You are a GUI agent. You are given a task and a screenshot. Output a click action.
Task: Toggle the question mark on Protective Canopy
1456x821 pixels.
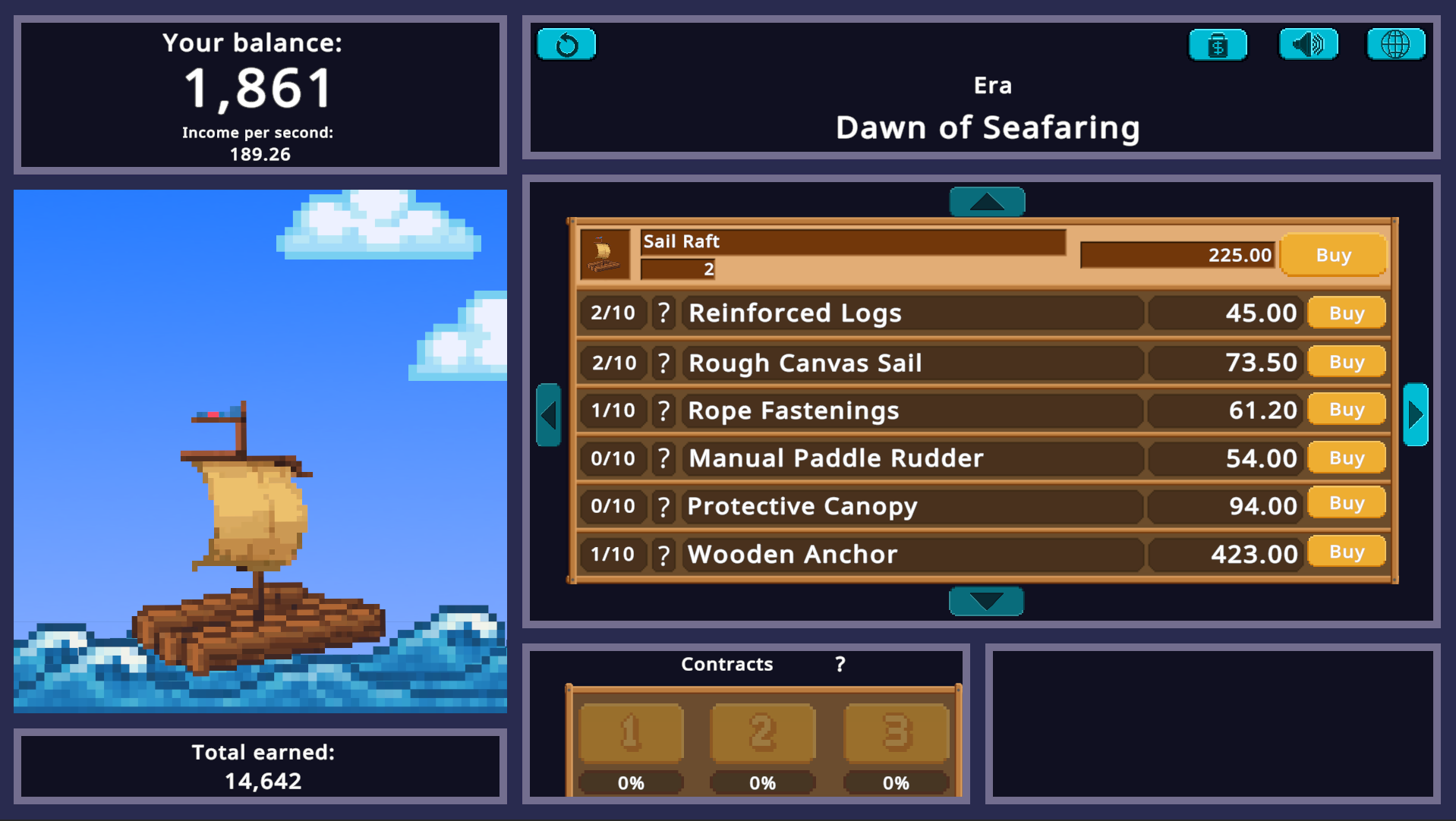tap(664, 506)
